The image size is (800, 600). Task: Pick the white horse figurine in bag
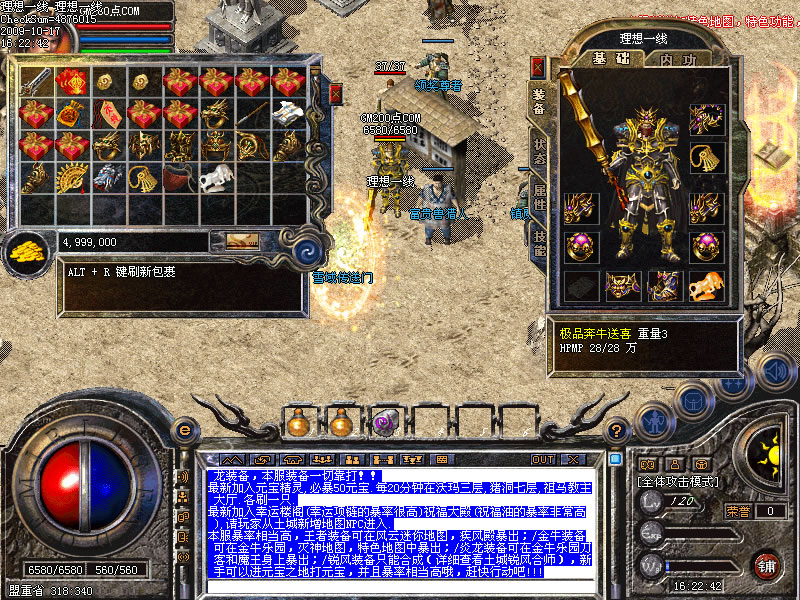pyautogui.click(x=215, y=179)
